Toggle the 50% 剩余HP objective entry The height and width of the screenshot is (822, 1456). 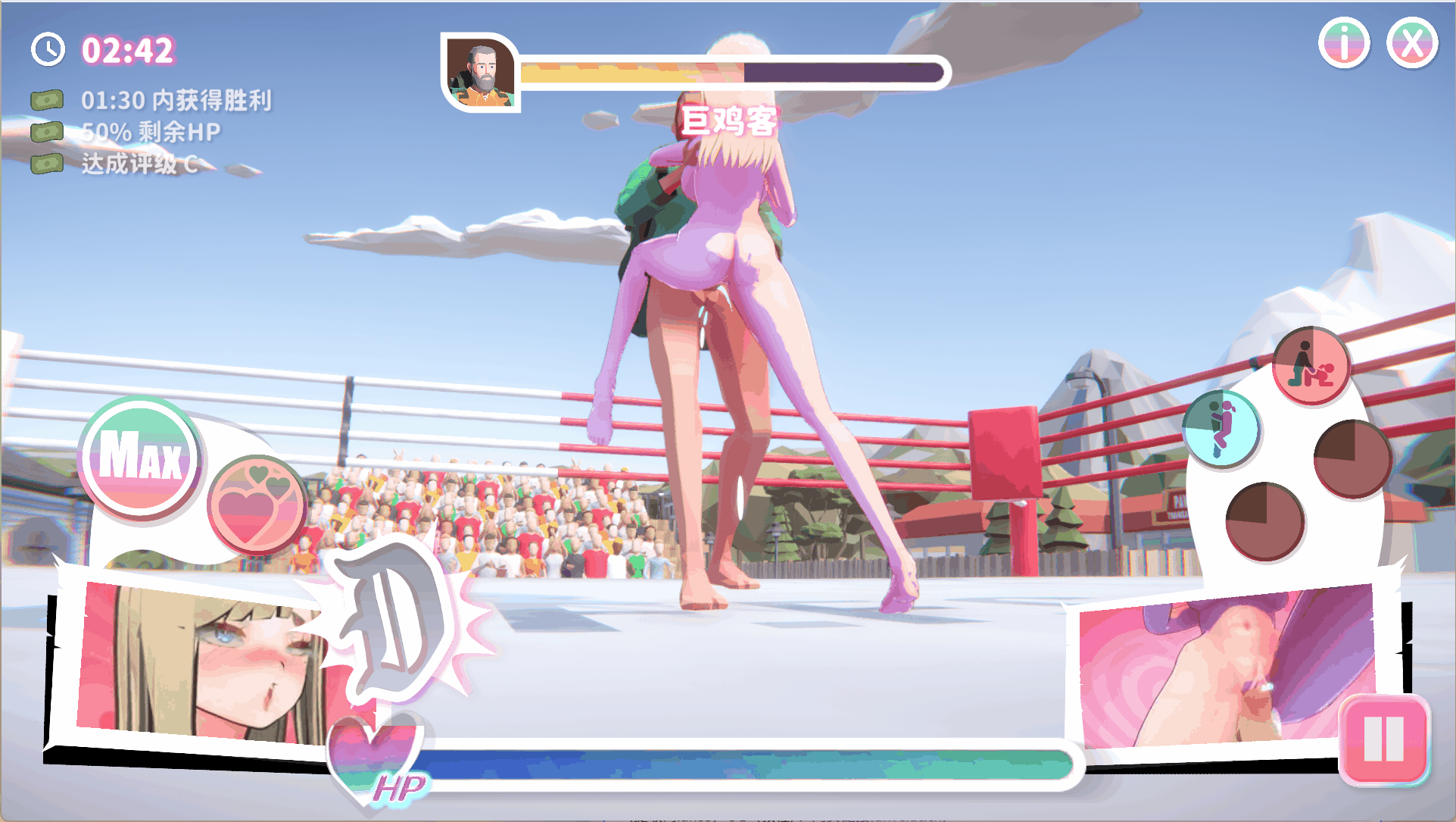[x=149, y=131]
